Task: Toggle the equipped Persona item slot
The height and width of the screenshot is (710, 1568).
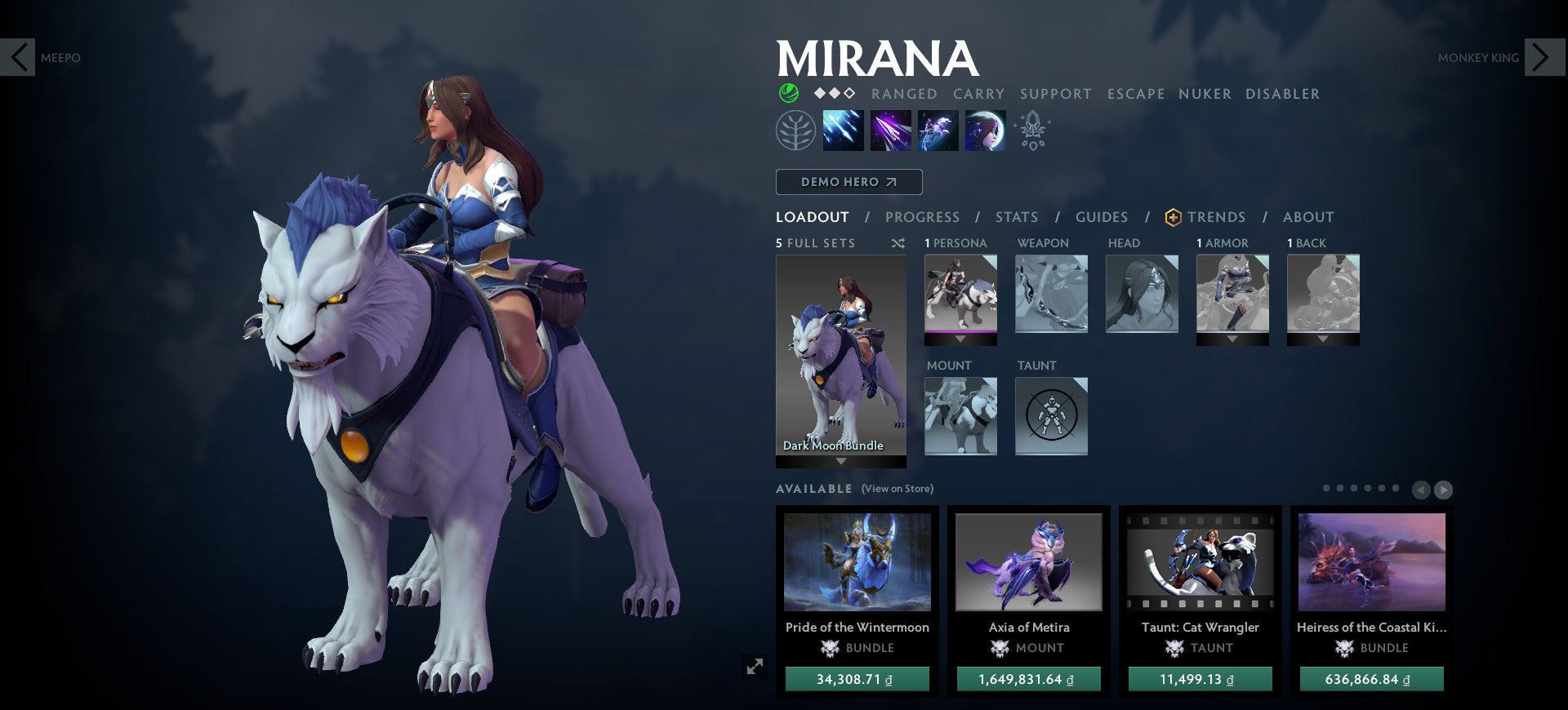Action: (x=960, y=294)
